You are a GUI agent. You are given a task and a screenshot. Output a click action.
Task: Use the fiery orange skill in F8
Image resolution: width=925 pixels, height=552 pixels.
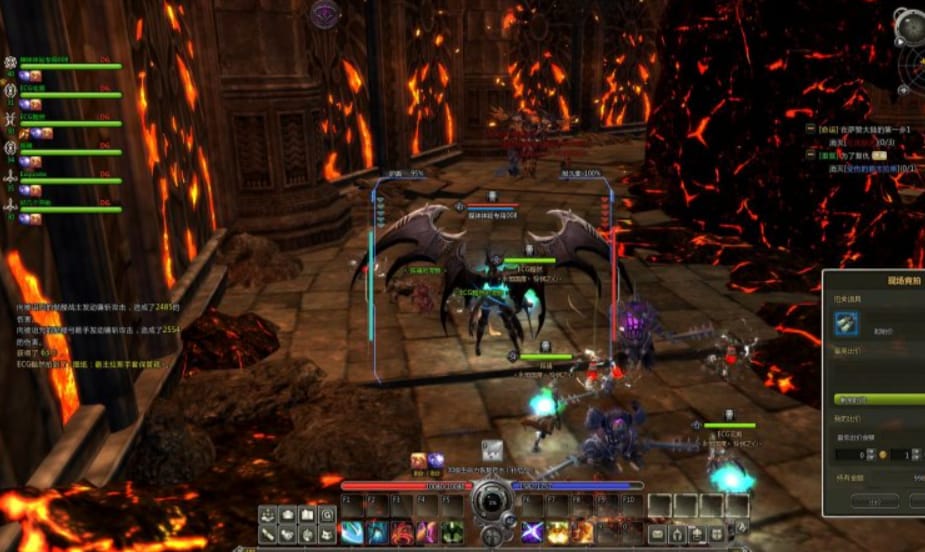coord(583,532)
